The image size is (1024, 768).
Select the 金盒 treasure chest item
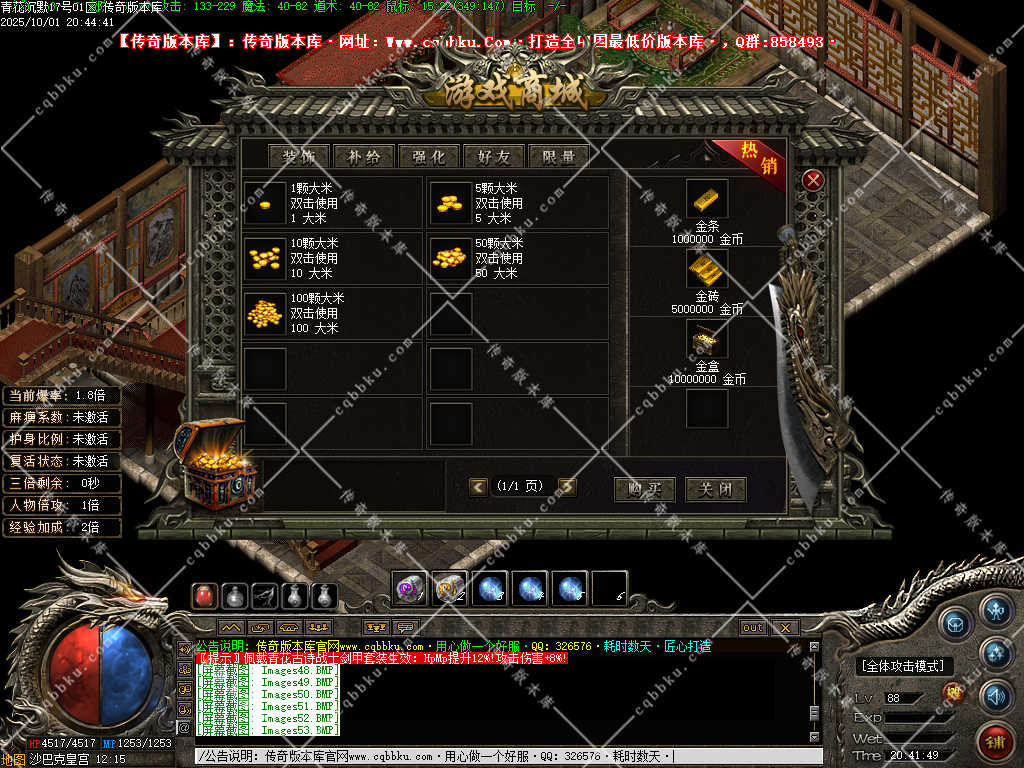[707, 340]
